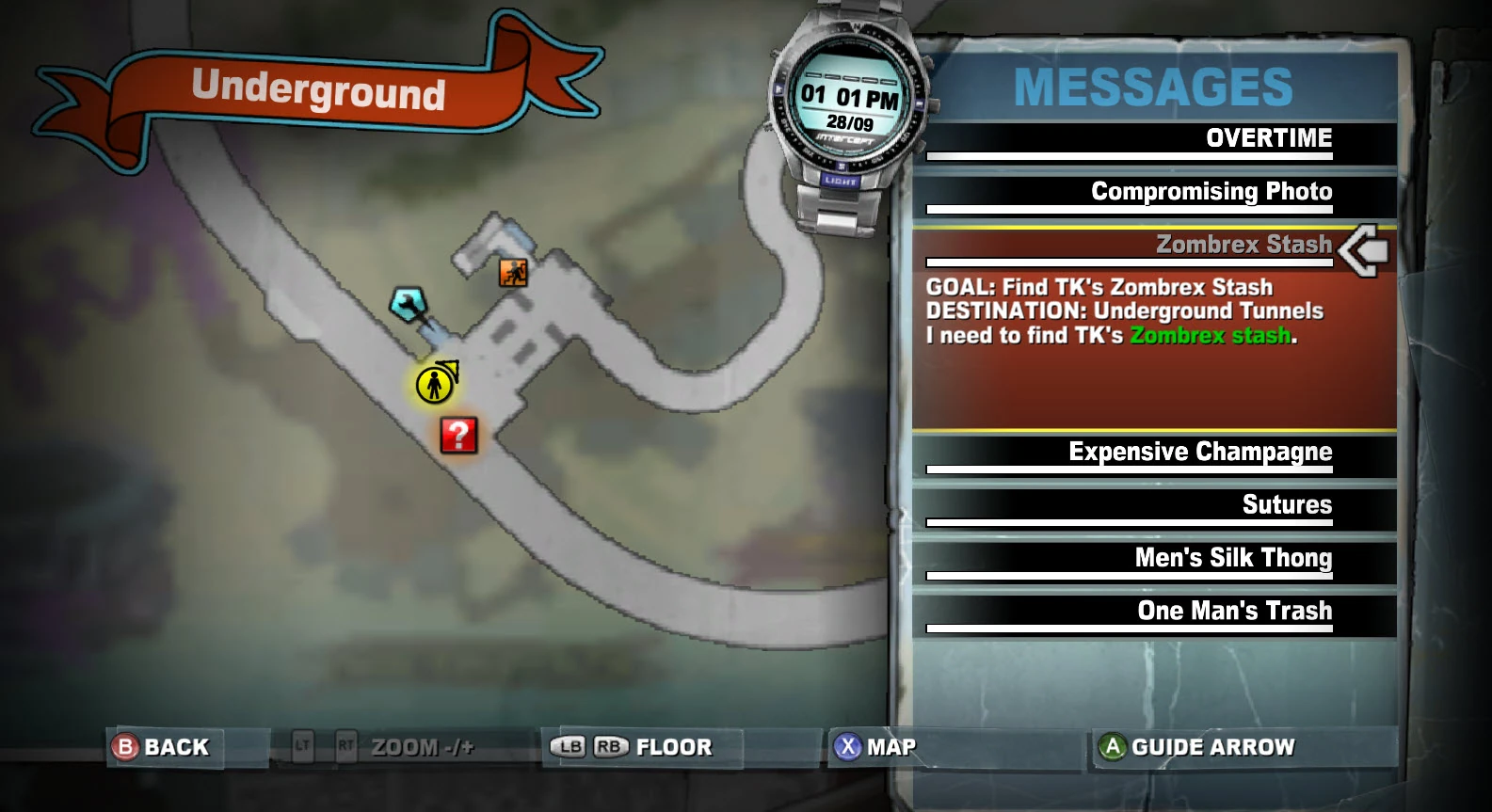
Task: Change the map FLOOR option
Action: [633, 747]
